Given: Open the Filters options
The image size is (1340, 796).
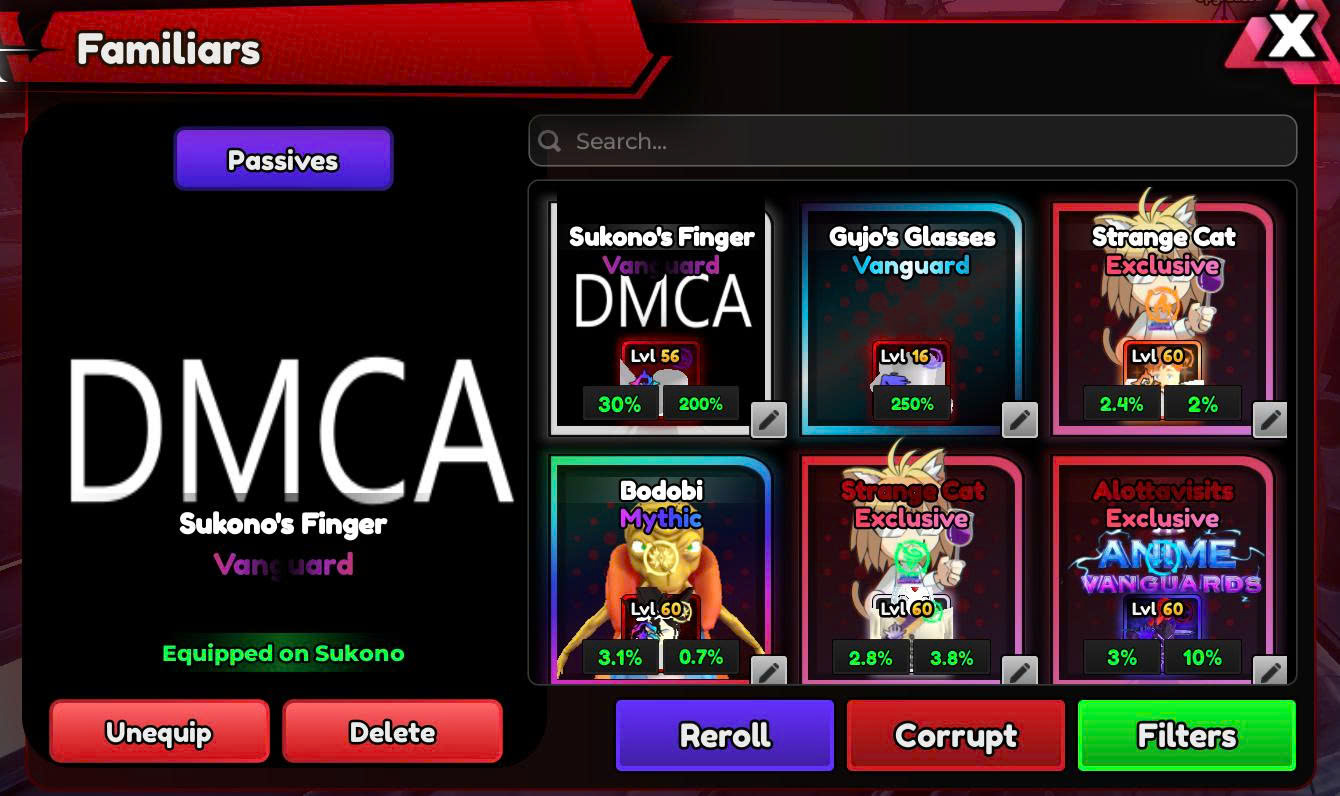Looking at the screenshot, I should 1187,736.
